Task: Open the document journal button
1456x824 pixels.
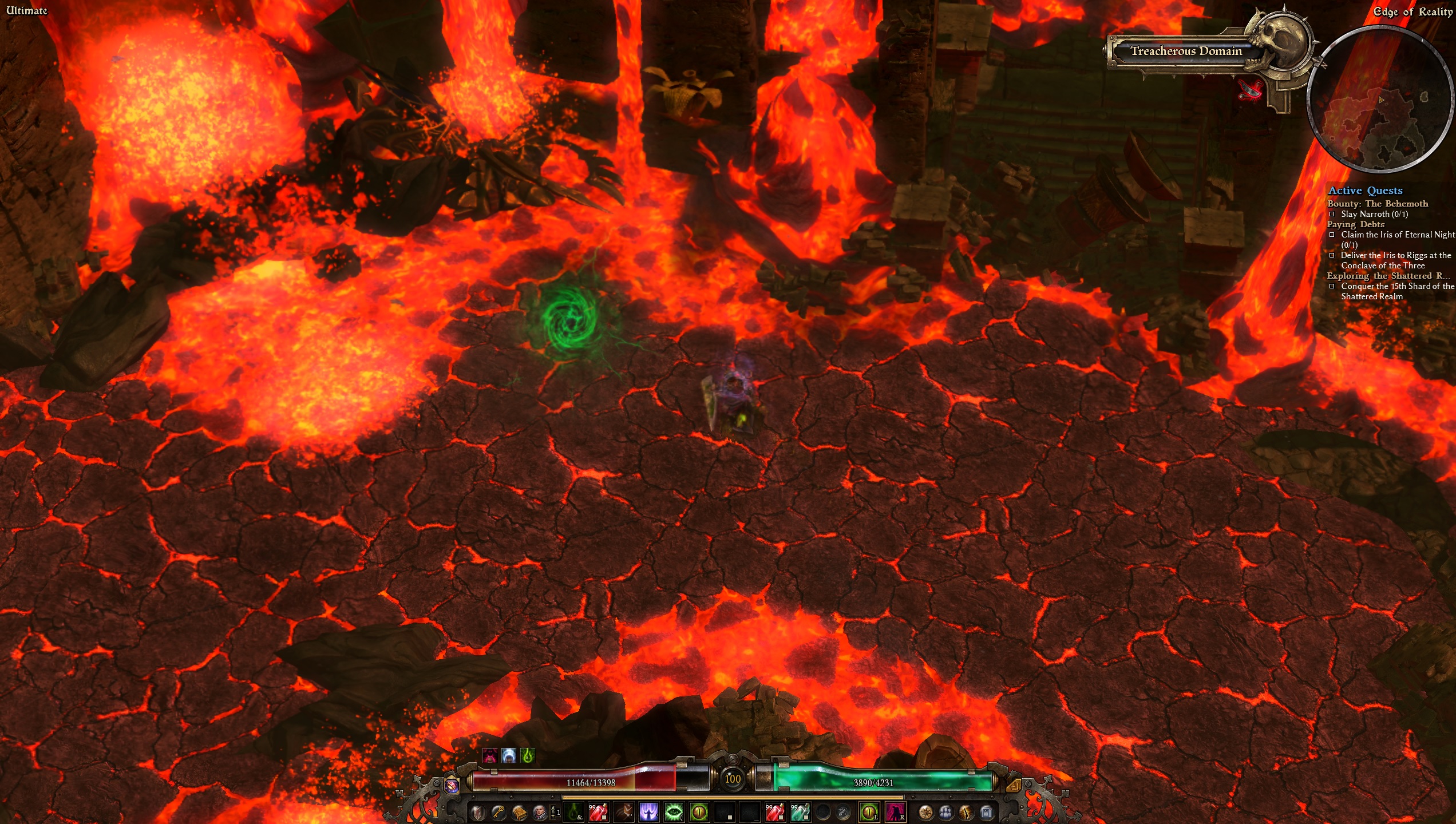Action: [986, 812]
